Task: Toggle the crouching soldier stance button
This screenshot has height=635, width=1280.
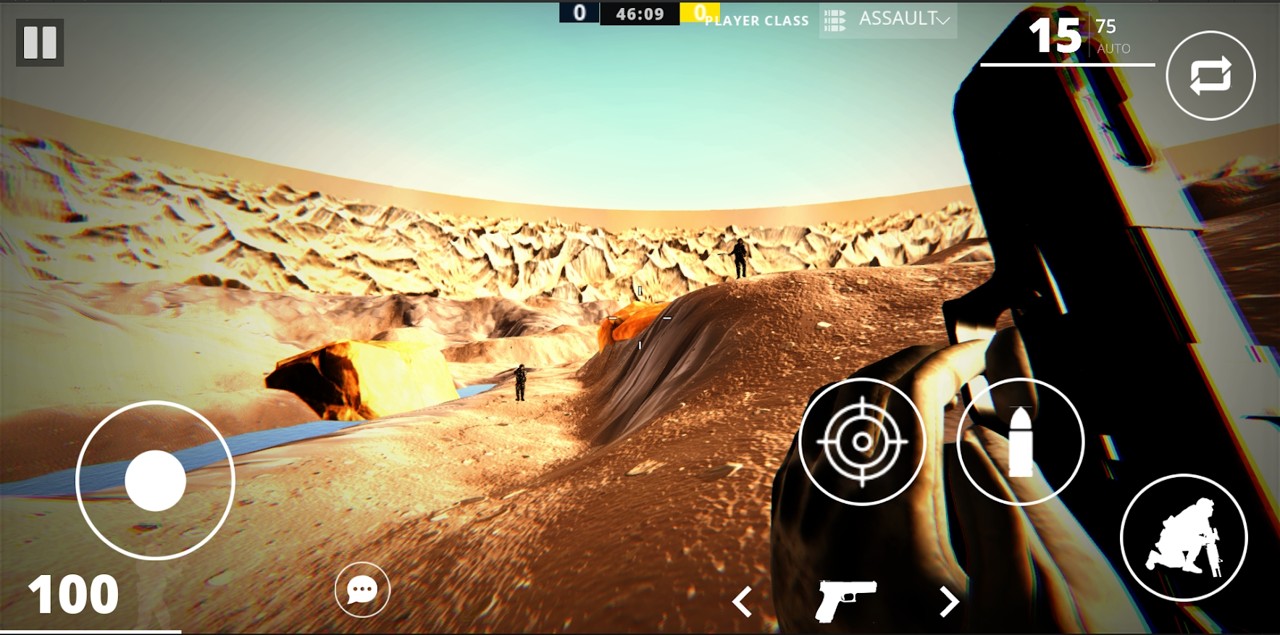Action: (x=1183, y=537)
